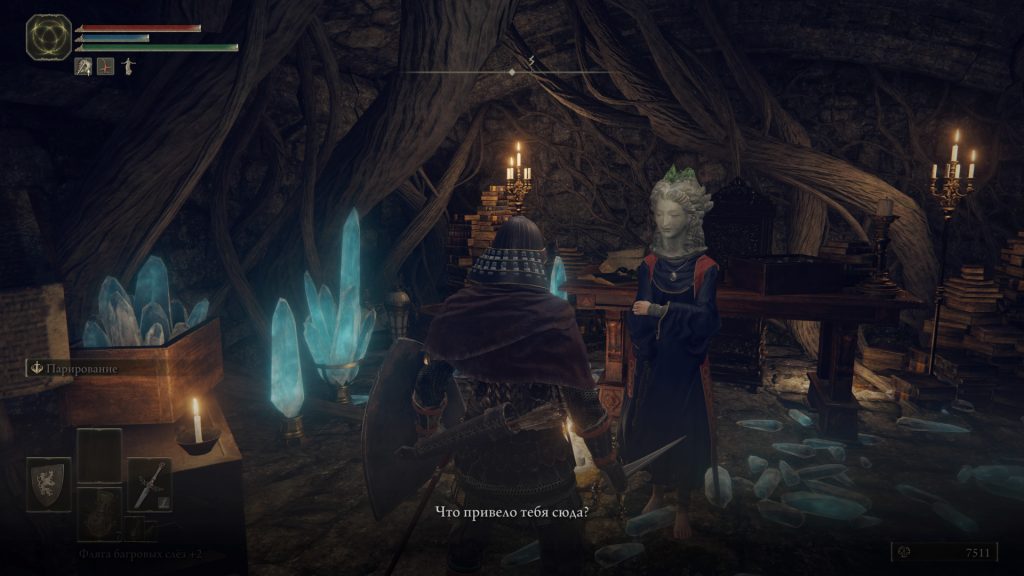Inspect the first status buff icon with arrow
Screen dimensions: 1024x576
[x=84, y=67]
